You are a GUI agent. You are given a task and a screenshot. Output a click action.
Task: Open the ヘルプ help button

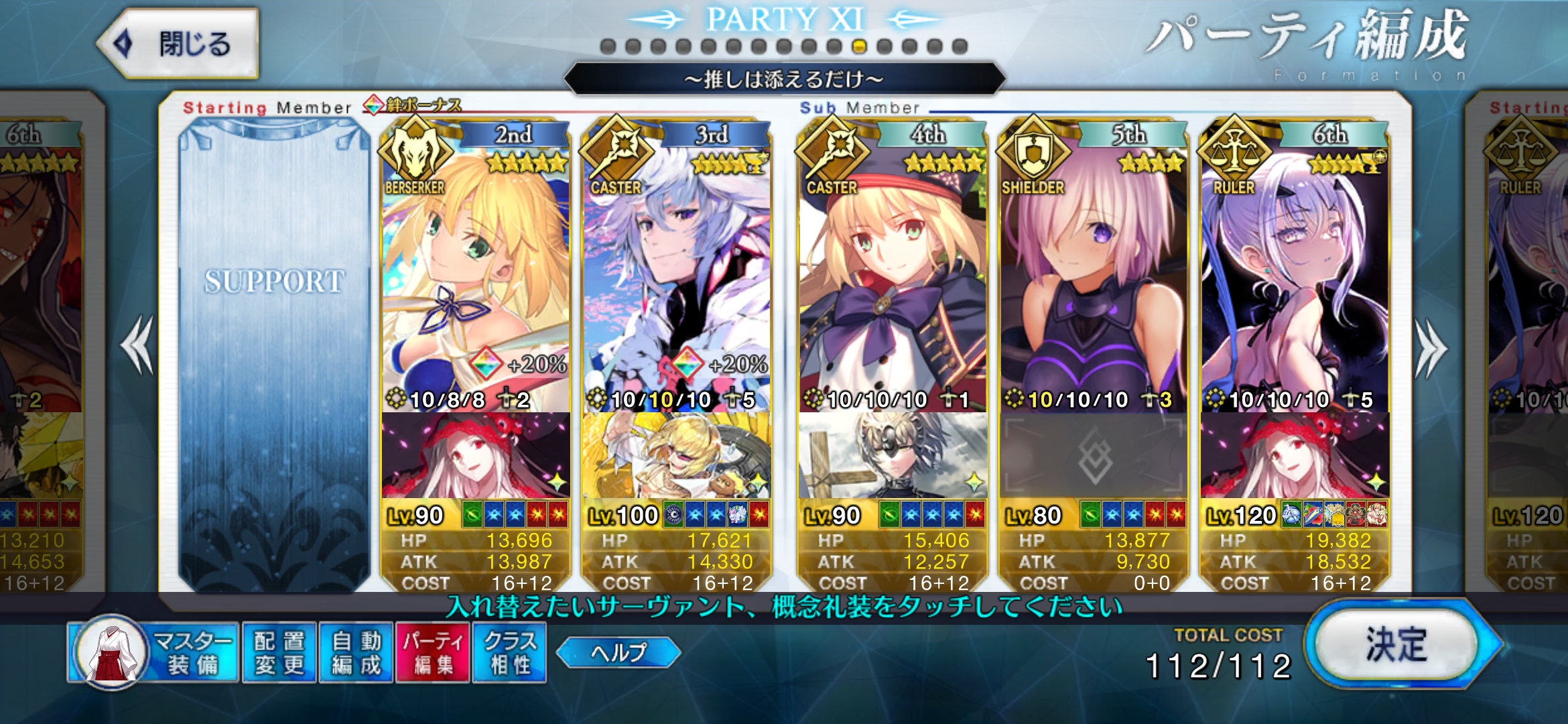(618, 652)
